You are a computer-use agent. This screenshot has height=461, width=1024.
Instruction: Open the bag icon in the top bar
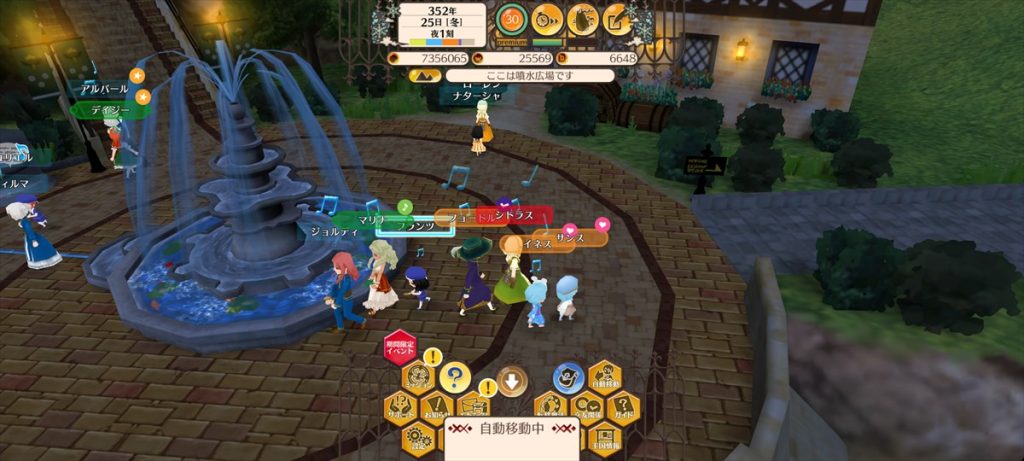point(582,19)
